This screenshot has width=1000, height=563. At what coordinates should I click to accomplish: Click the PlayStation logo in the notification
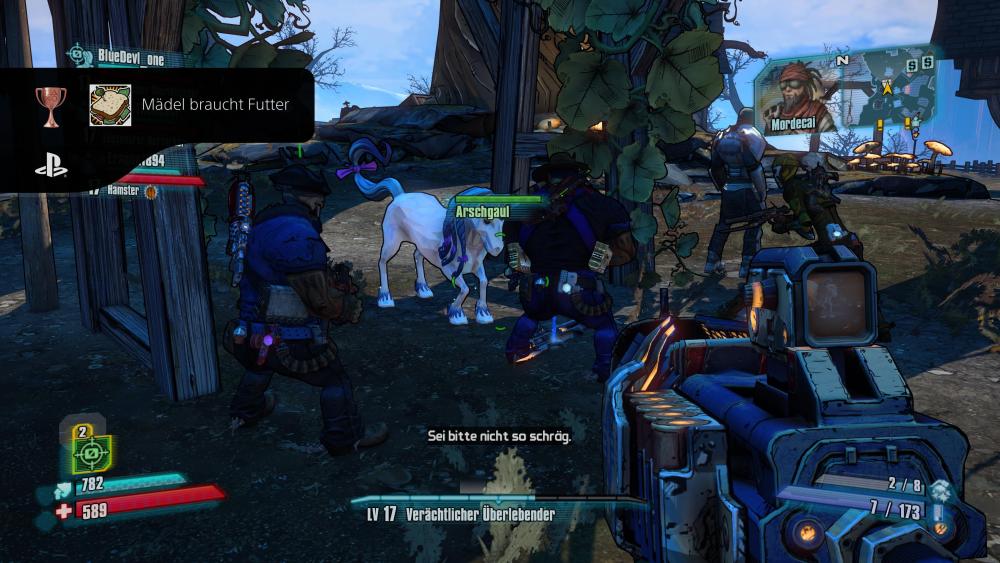[51, 167]
